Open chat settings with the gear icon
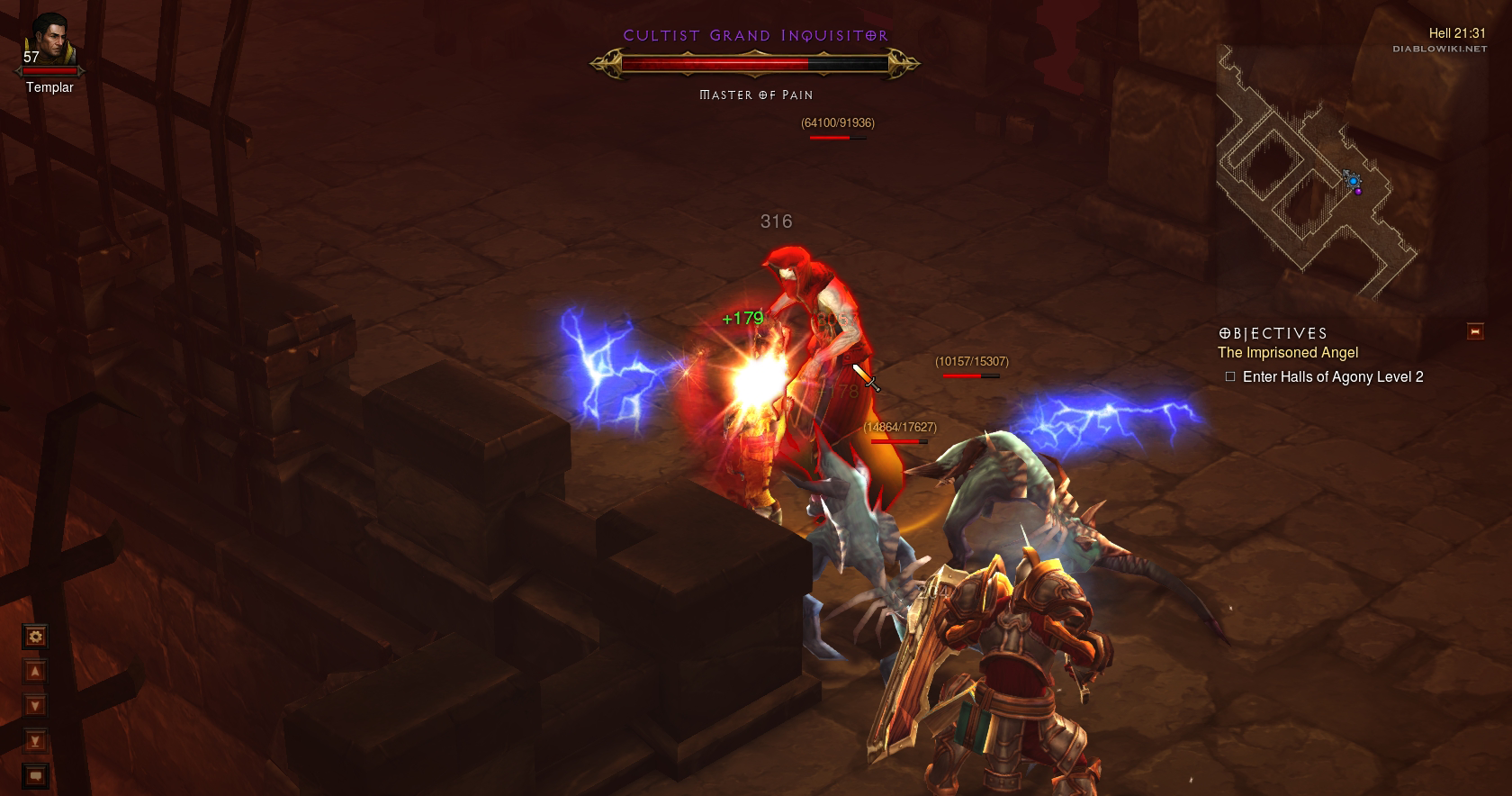This screenshot has width=1512, height=796. (35, 638)
